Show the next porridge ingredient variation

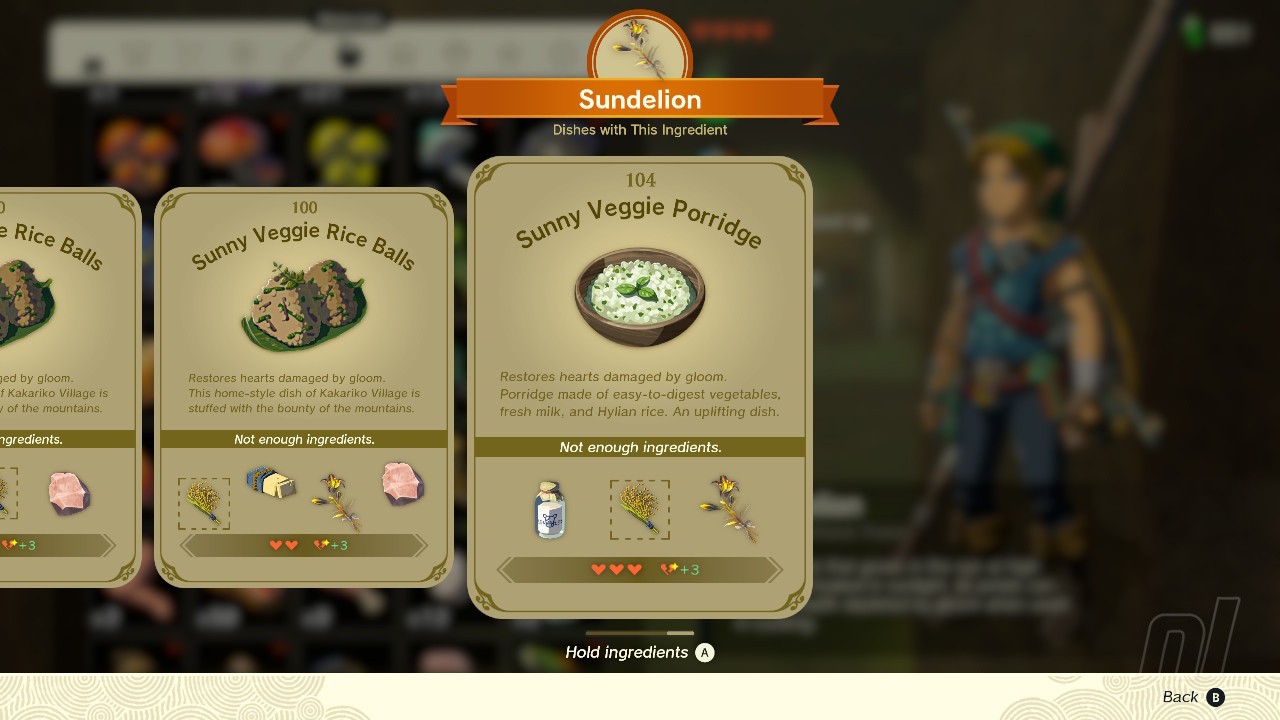click(x=772, y=570)
